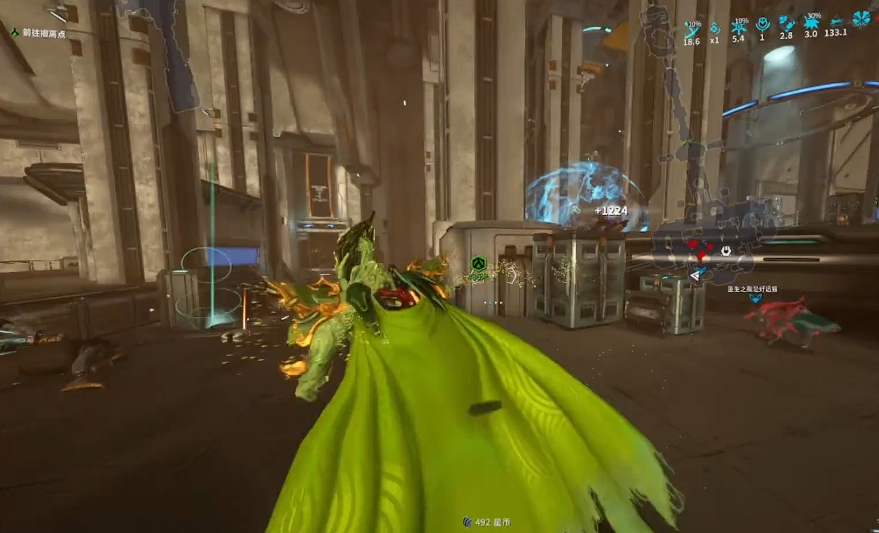Select the flower-shaped icon after the buff row
Viewport: 879px width, 533px height.
[861, 19]
